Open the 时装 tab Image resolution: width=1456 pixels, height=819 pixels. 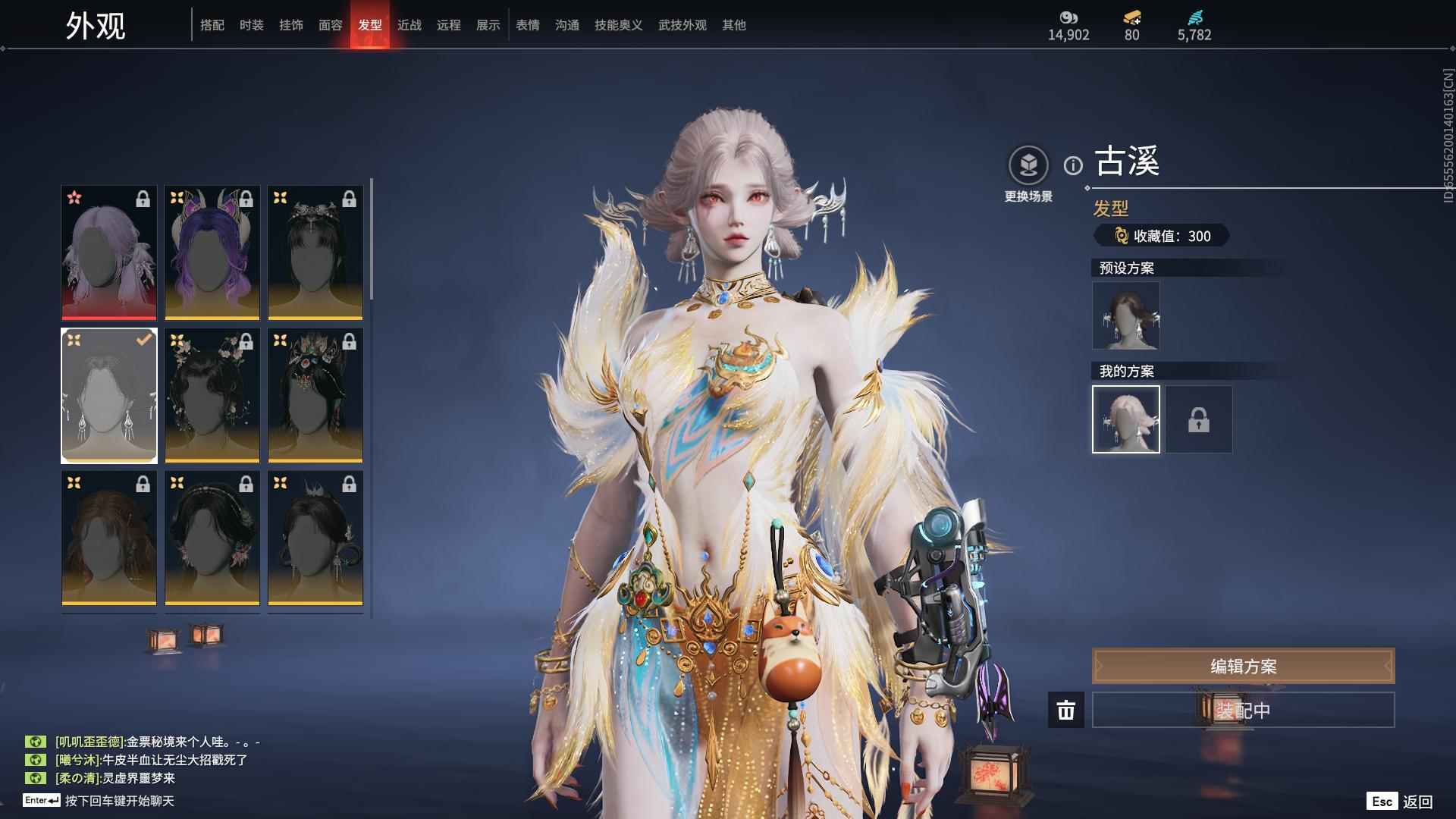(x=252, y=25)
